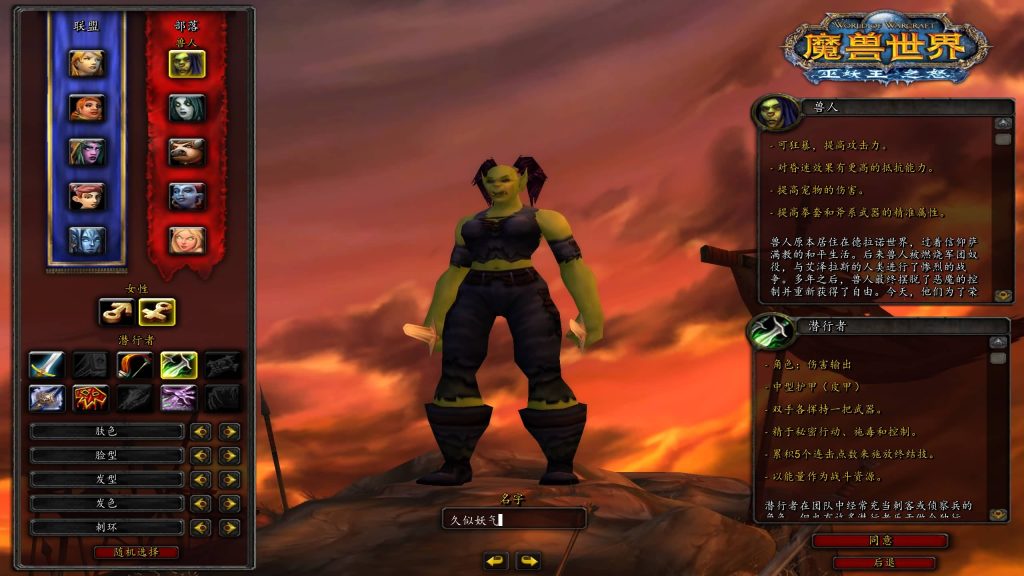Select the Shaman class icon
Viewport: 1024px width, 576px height.
[x=90, y=399]
